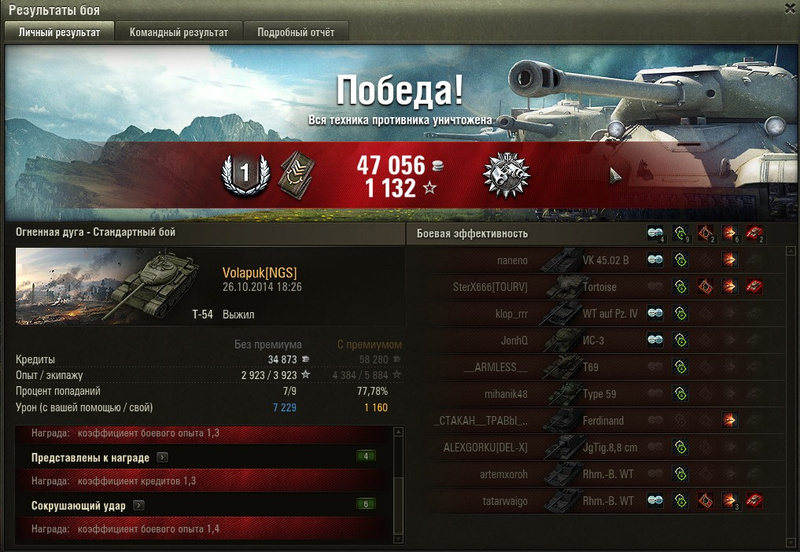Expand the Представлены к награде mission
Screen dimensions: 800x552
(x=162, y=457)
